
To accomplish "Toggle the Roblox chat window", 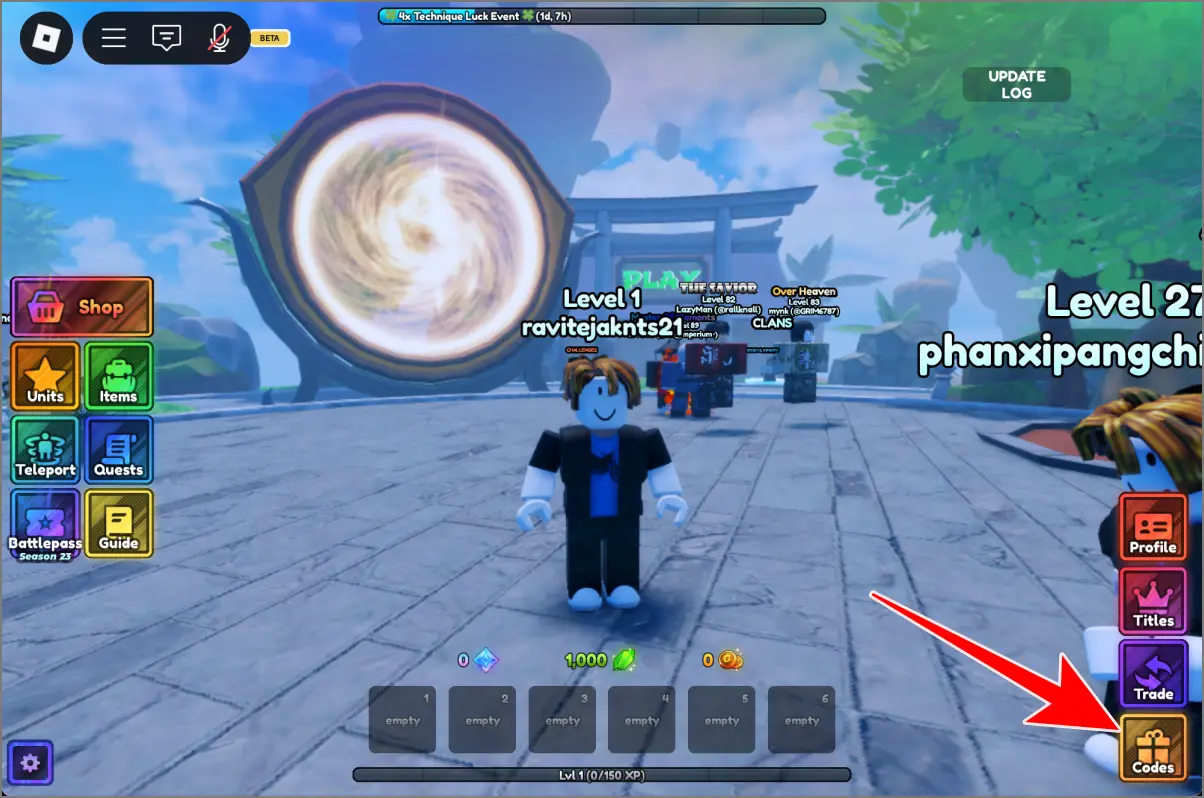I will [166, 38].
